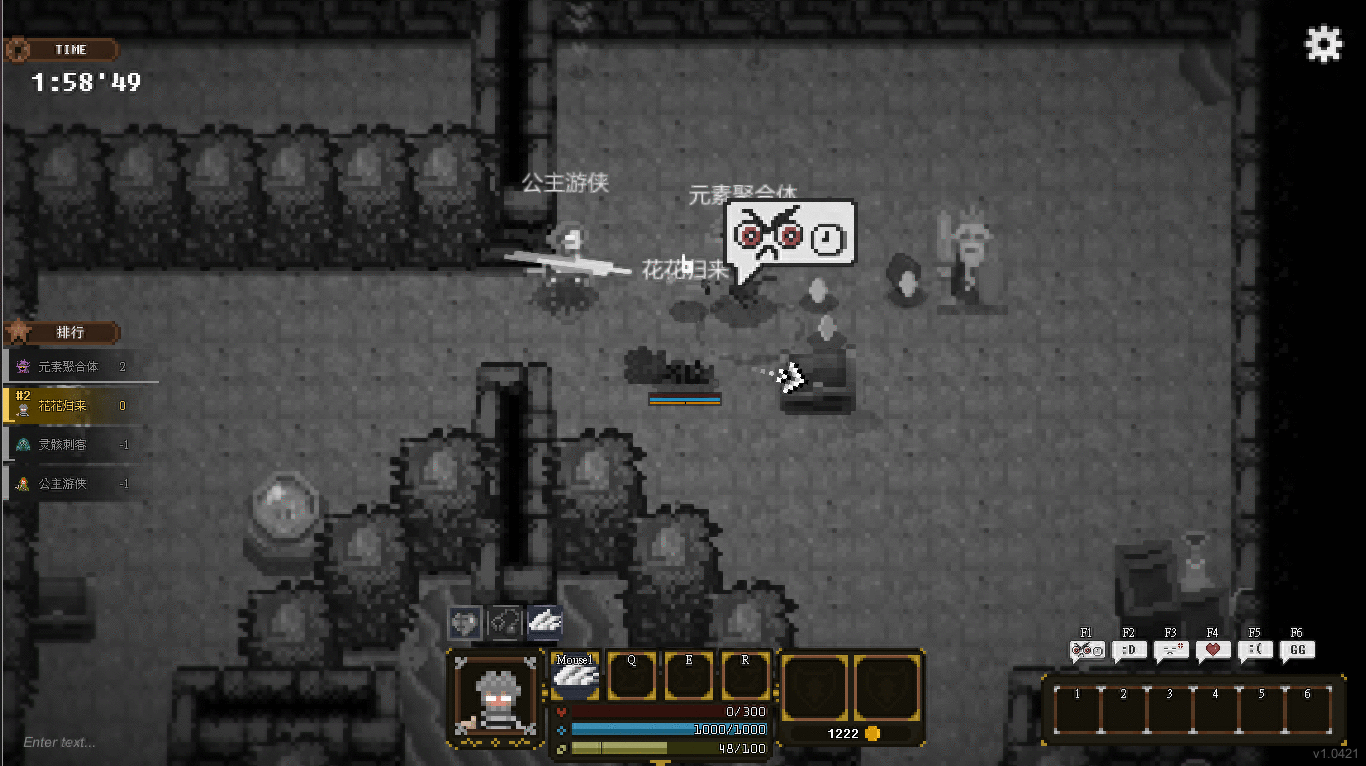This screenshot has height=766, width=1366.
Task: Send the :D grin emote
Action: pos(1128,651)
